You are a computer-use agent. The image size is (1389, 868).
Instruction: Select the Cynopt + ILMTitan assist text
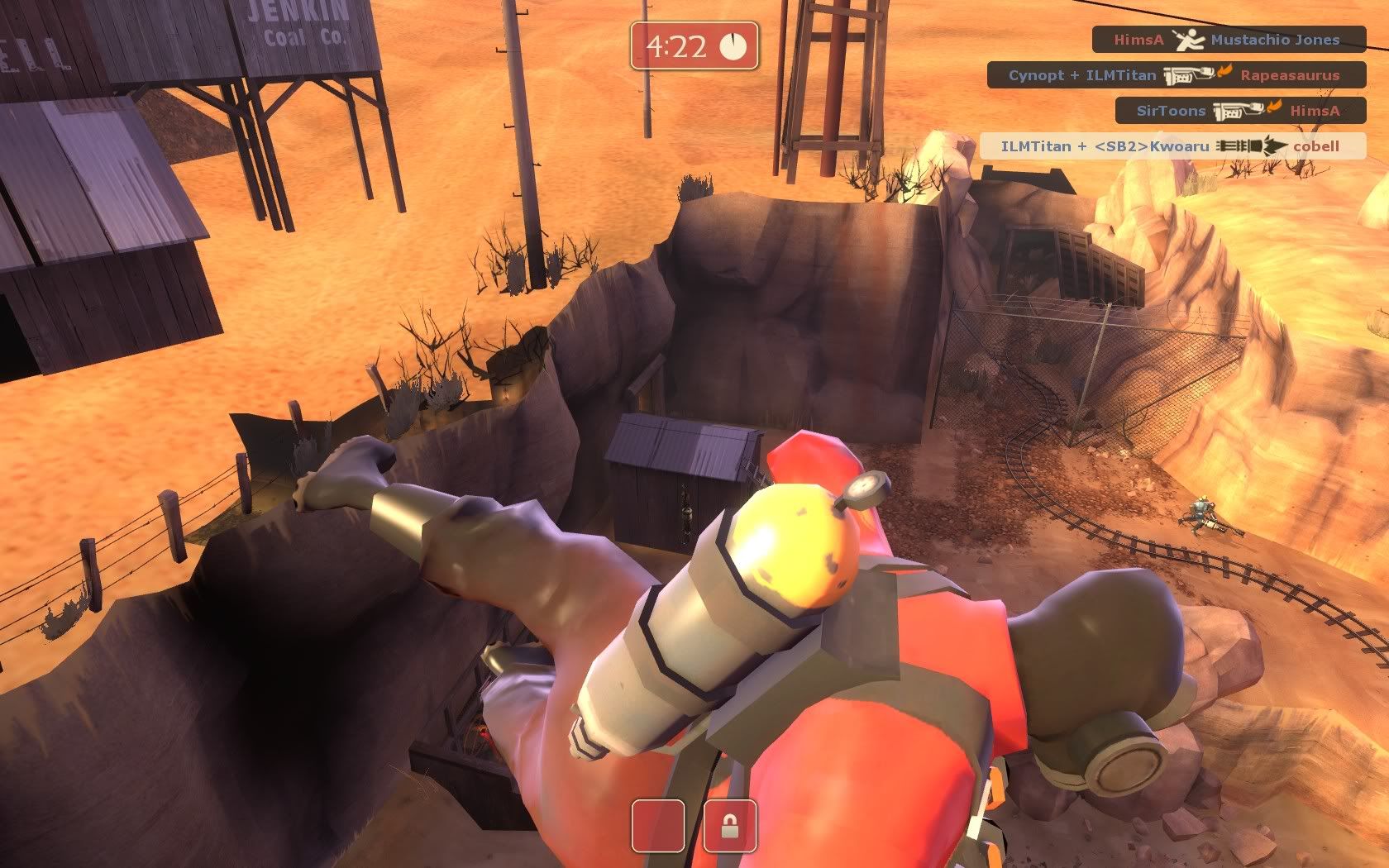[1084, 75]
